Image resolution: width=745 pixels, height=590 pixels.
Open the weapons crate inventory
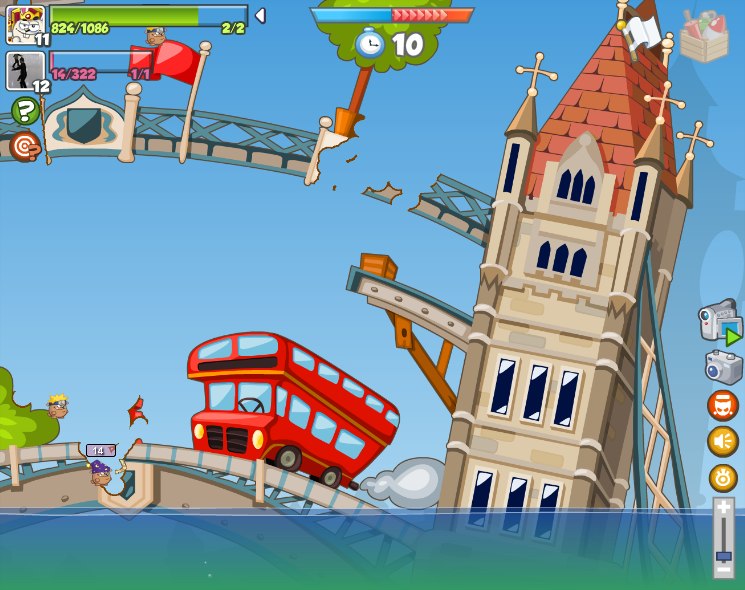pos(703,37)
